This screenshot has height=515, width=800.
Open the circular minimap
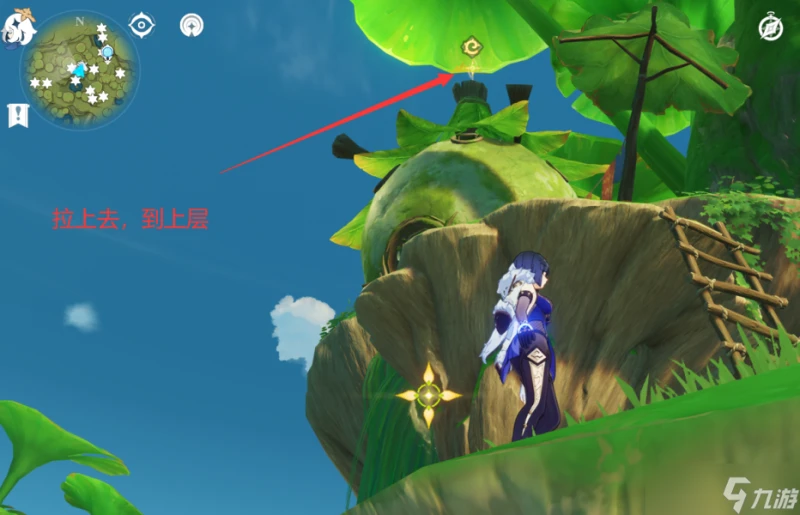coord(79,70)
